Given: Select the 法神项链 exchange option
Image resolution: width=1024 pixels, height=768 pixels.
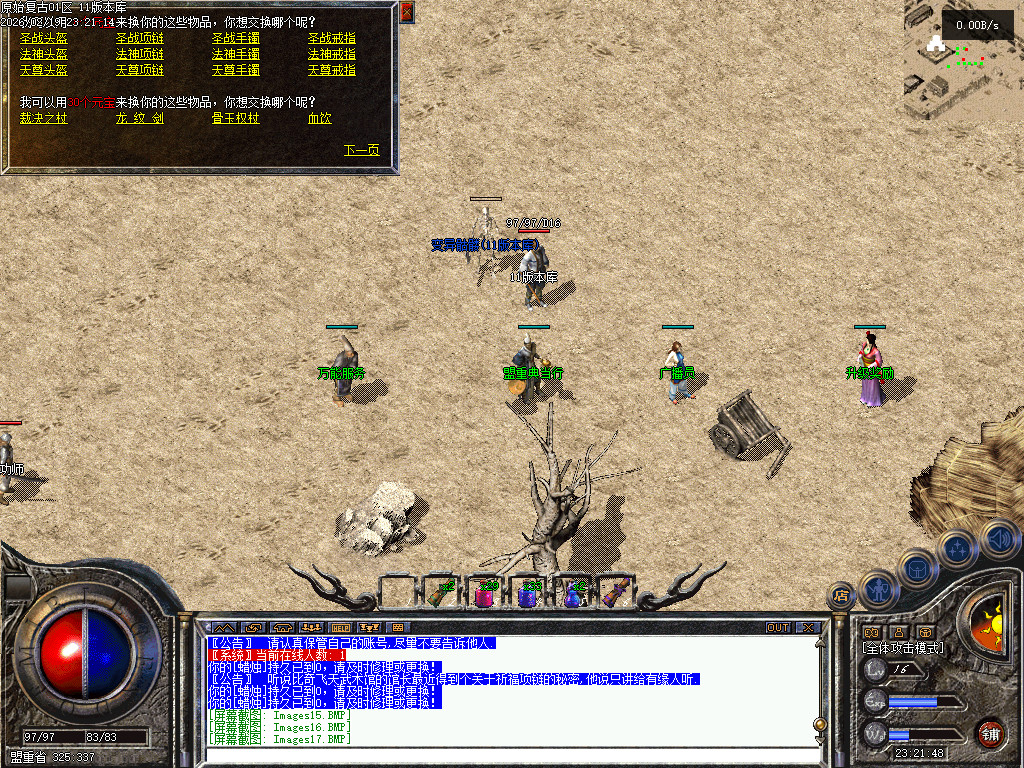Looking at the screenshot, I should tap(140, 54).
